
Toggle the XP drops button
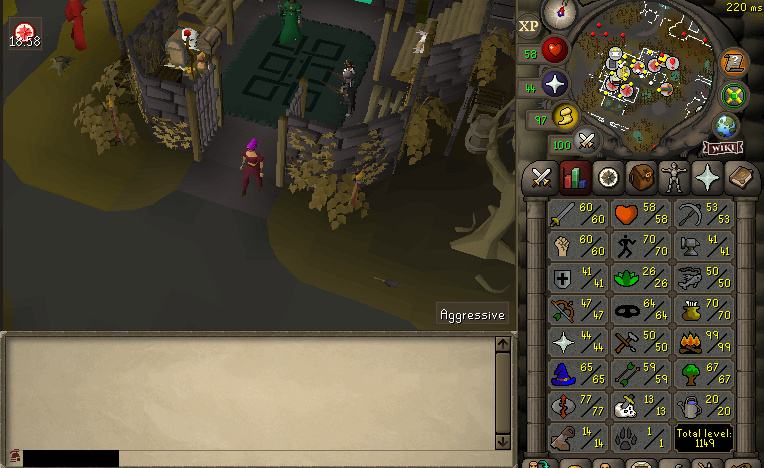pyautogui.click(x=530, y=25)
